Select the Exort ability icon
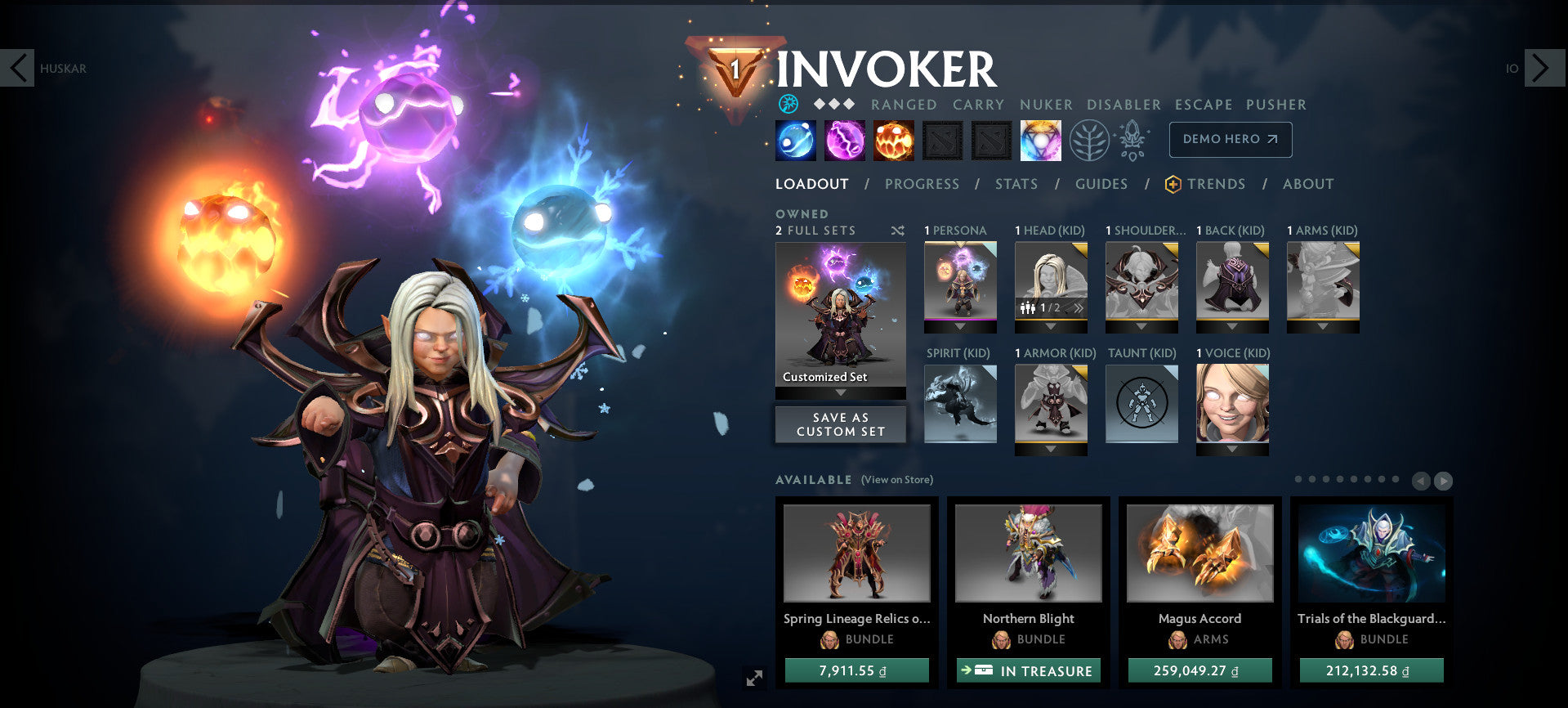Viewport: 1568px width, 708px height. 893,140
